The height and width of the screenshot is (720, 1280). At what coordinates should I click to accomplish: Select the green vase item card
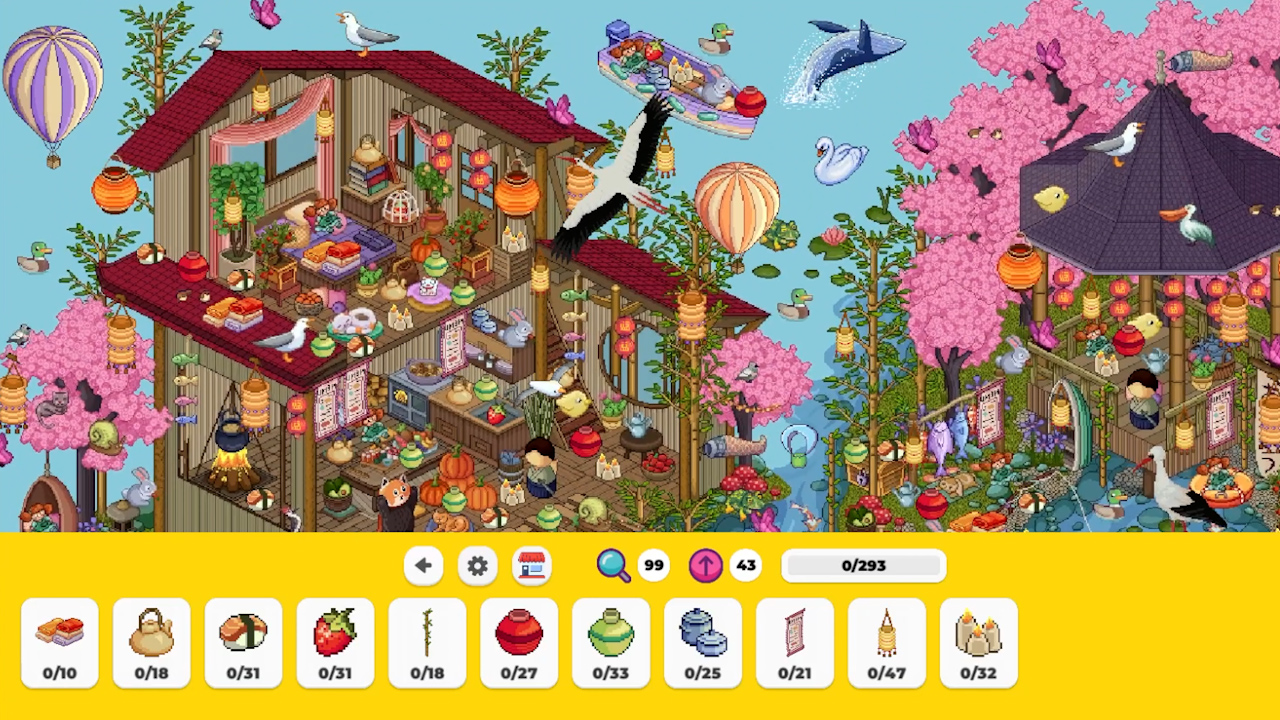[611, 640]
